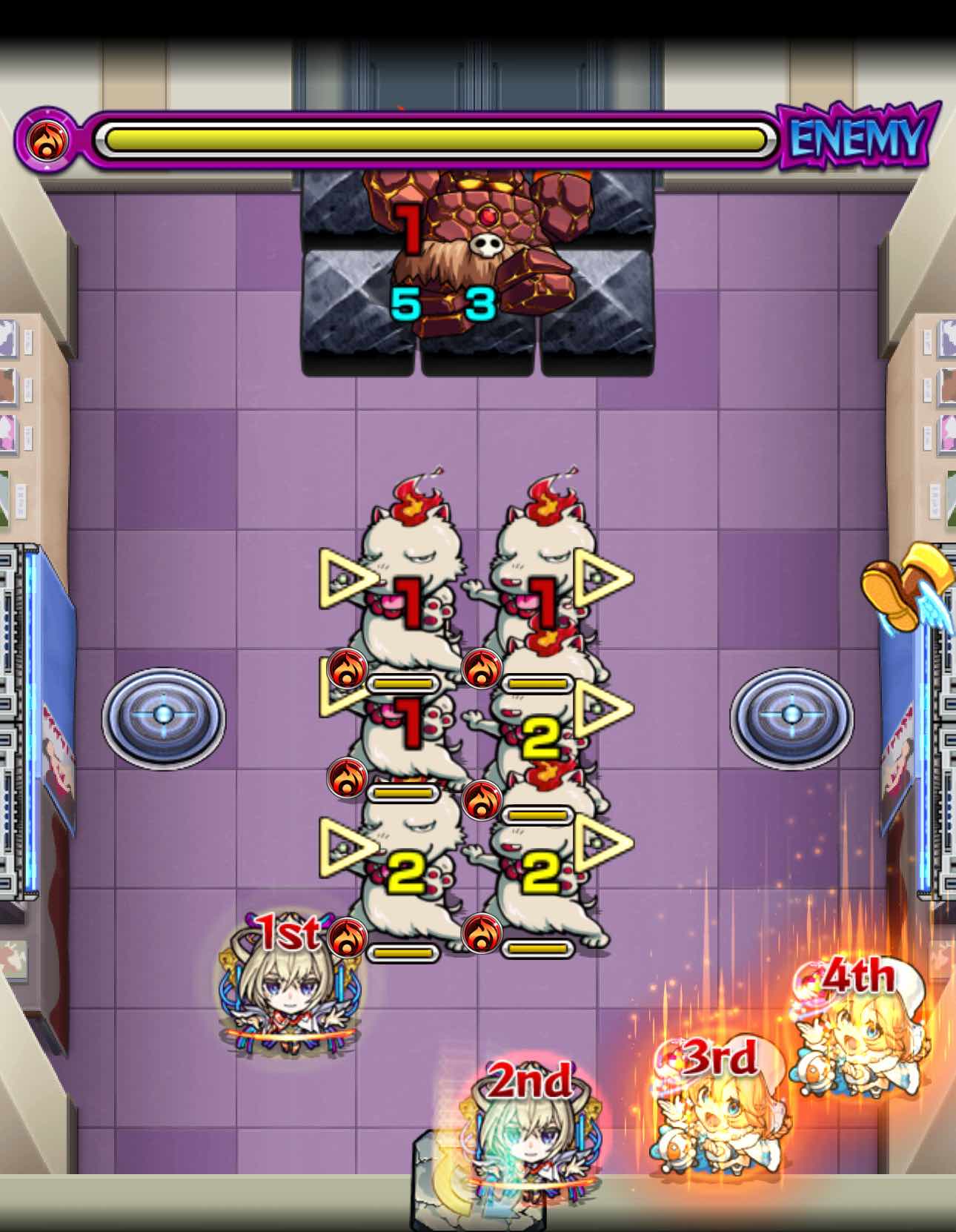Viewport: 956px width, 1232px height.
Task: Tap the 3rd character with flame aura
Action: pyautogui.click(x=720, y=1119)
